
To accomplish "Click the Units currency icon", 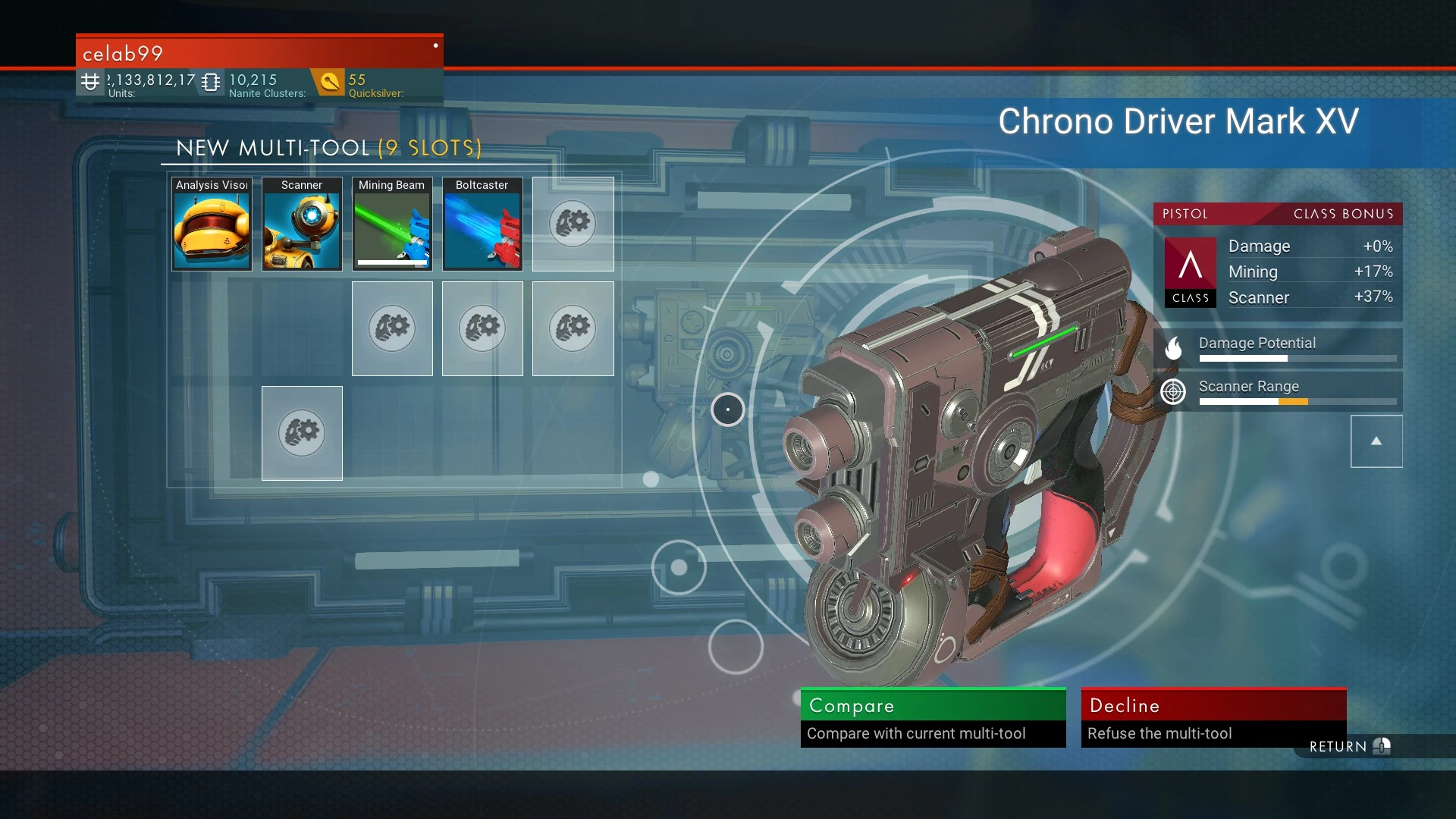I will [x=90, y=80].
